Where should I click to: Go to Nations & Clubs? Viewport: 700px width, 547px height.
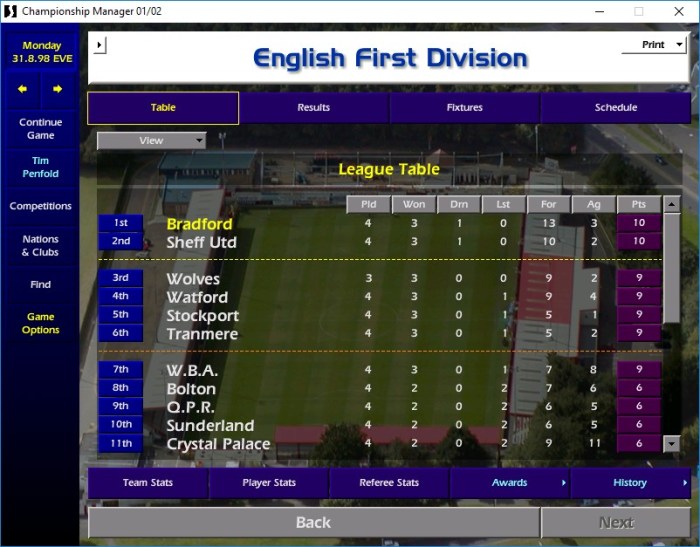click(40, 246)
